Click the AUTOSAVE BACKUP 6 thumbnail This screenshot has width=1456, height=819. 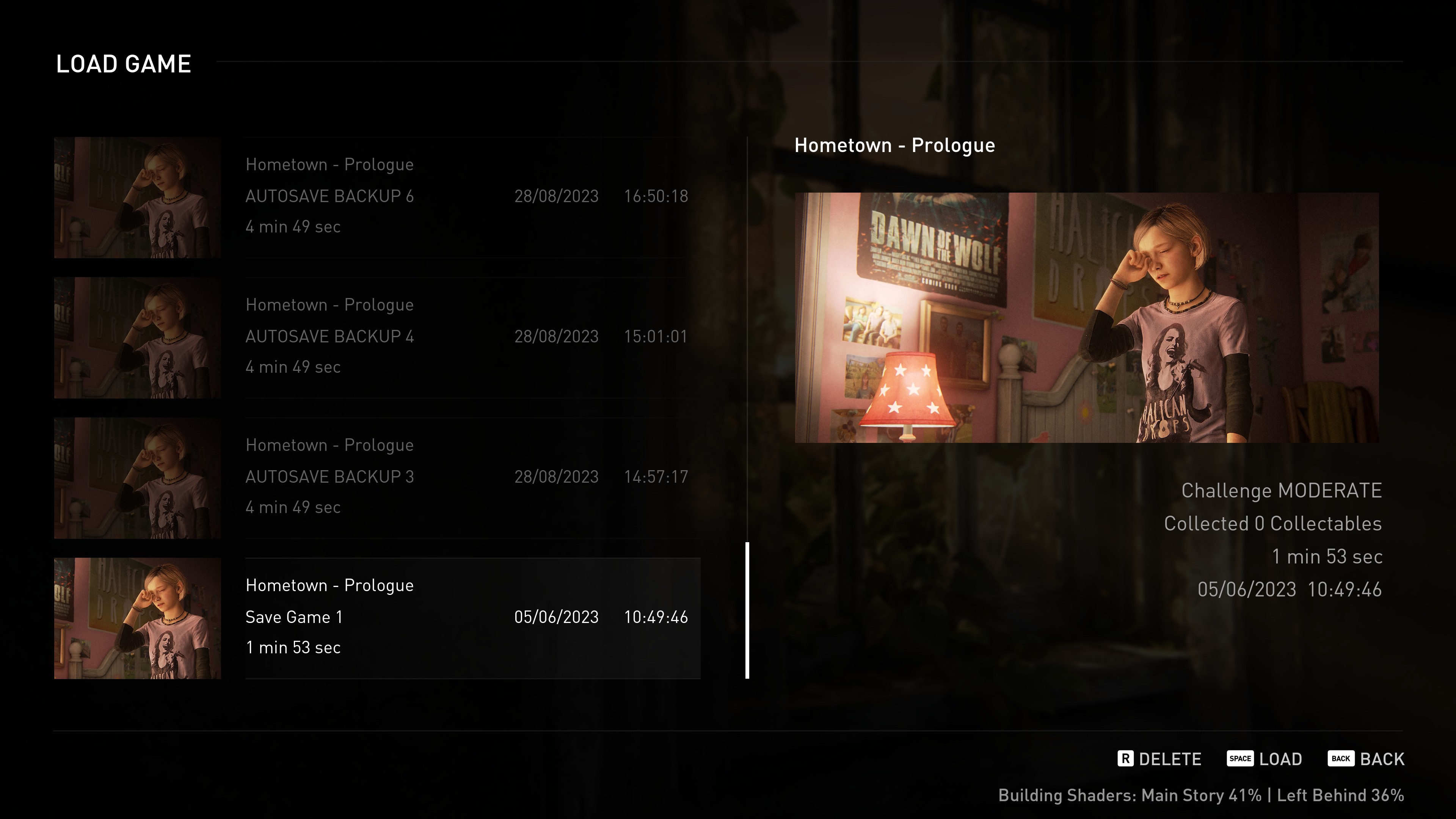pyautogui.click(x=137, y=197)
